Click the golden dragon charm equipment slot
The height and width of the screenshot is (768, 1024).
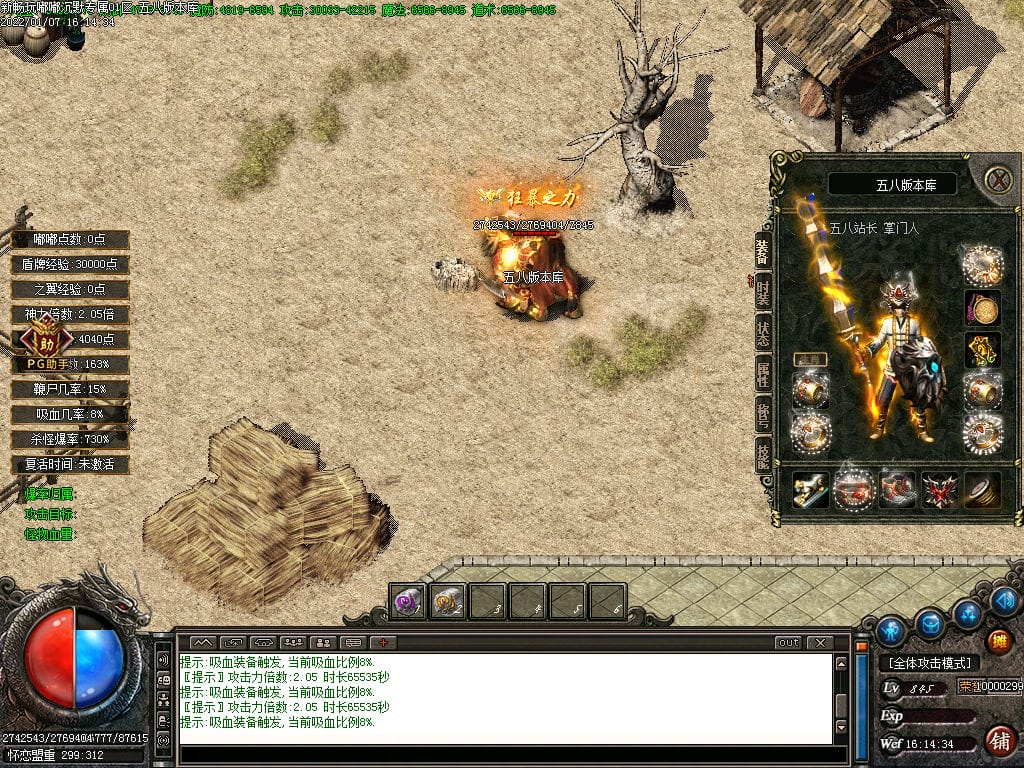coord(982,350)
